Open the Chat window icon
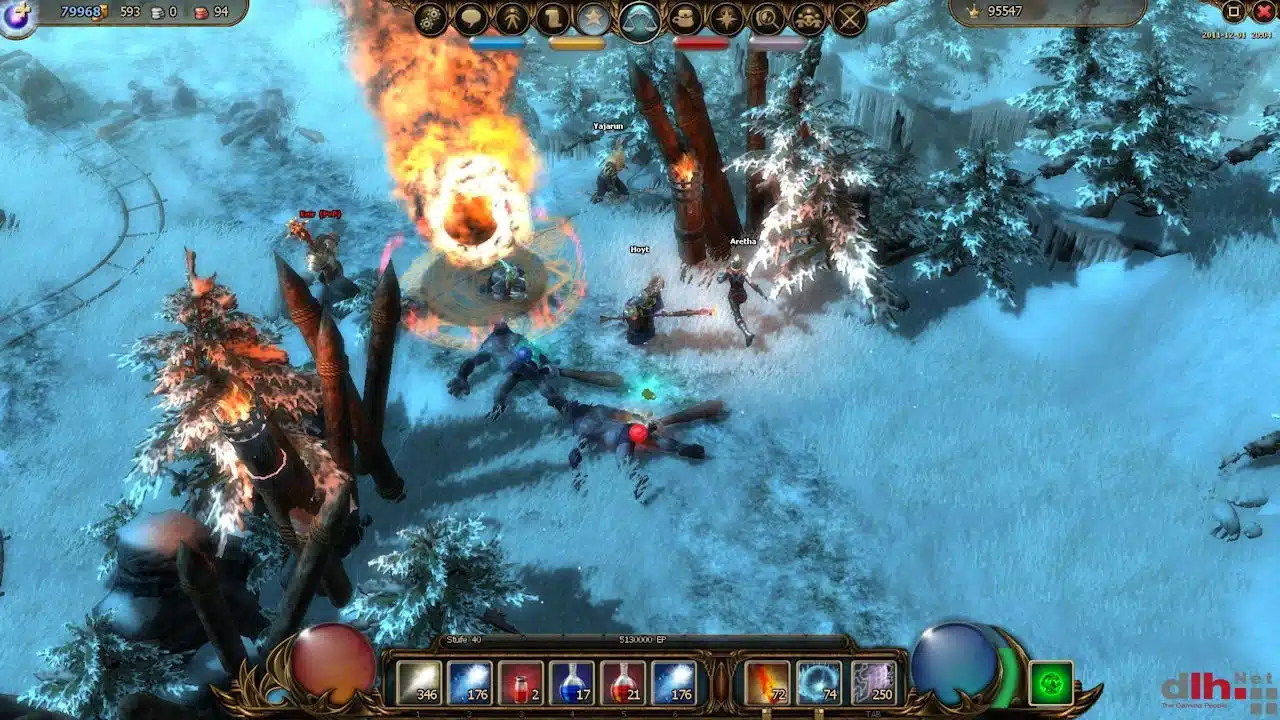1280x720 pixels. pos(471,17)
